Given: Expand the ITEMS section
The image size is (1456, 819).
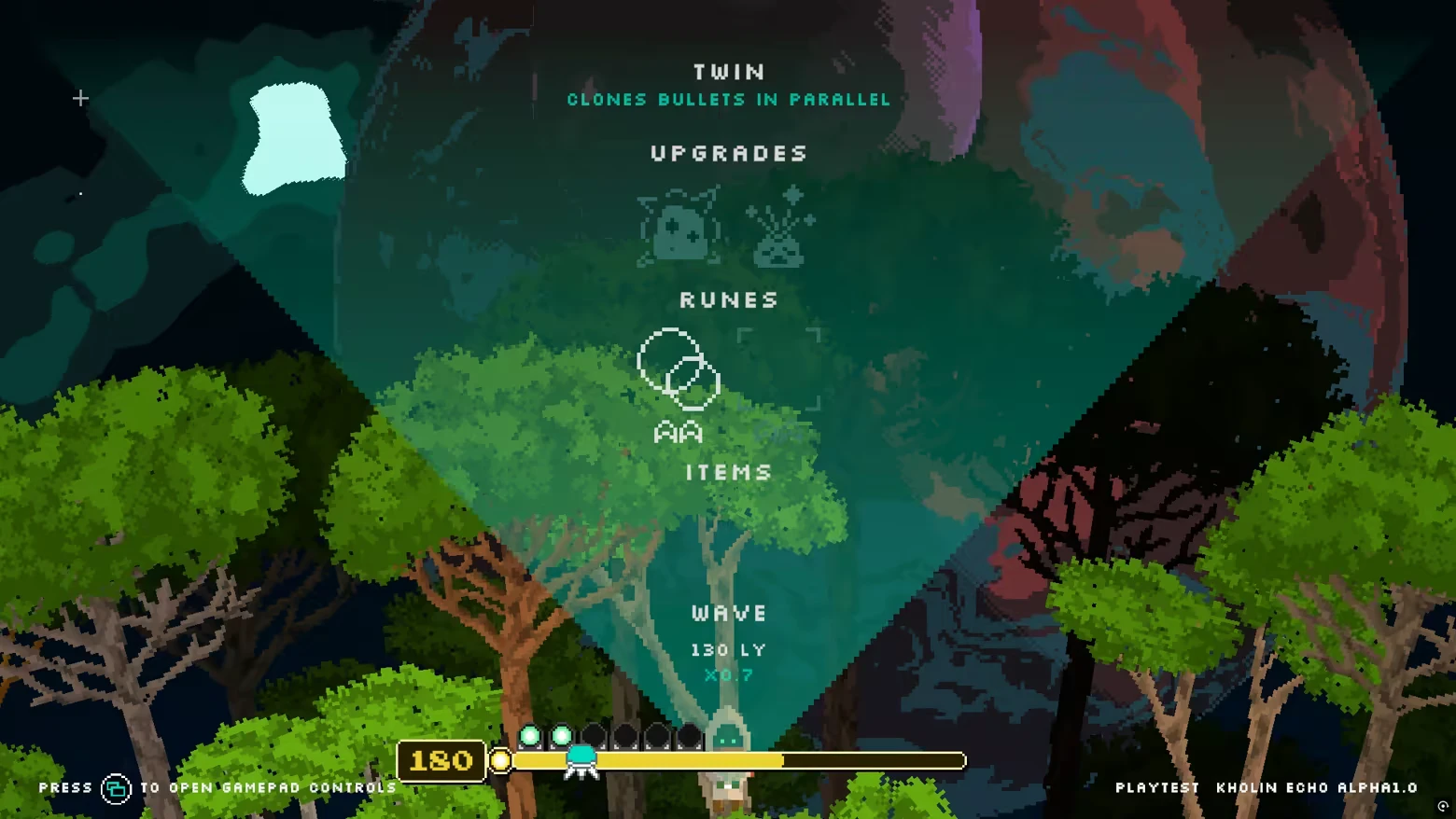Looking at the screenshot, I should point(728,472).
